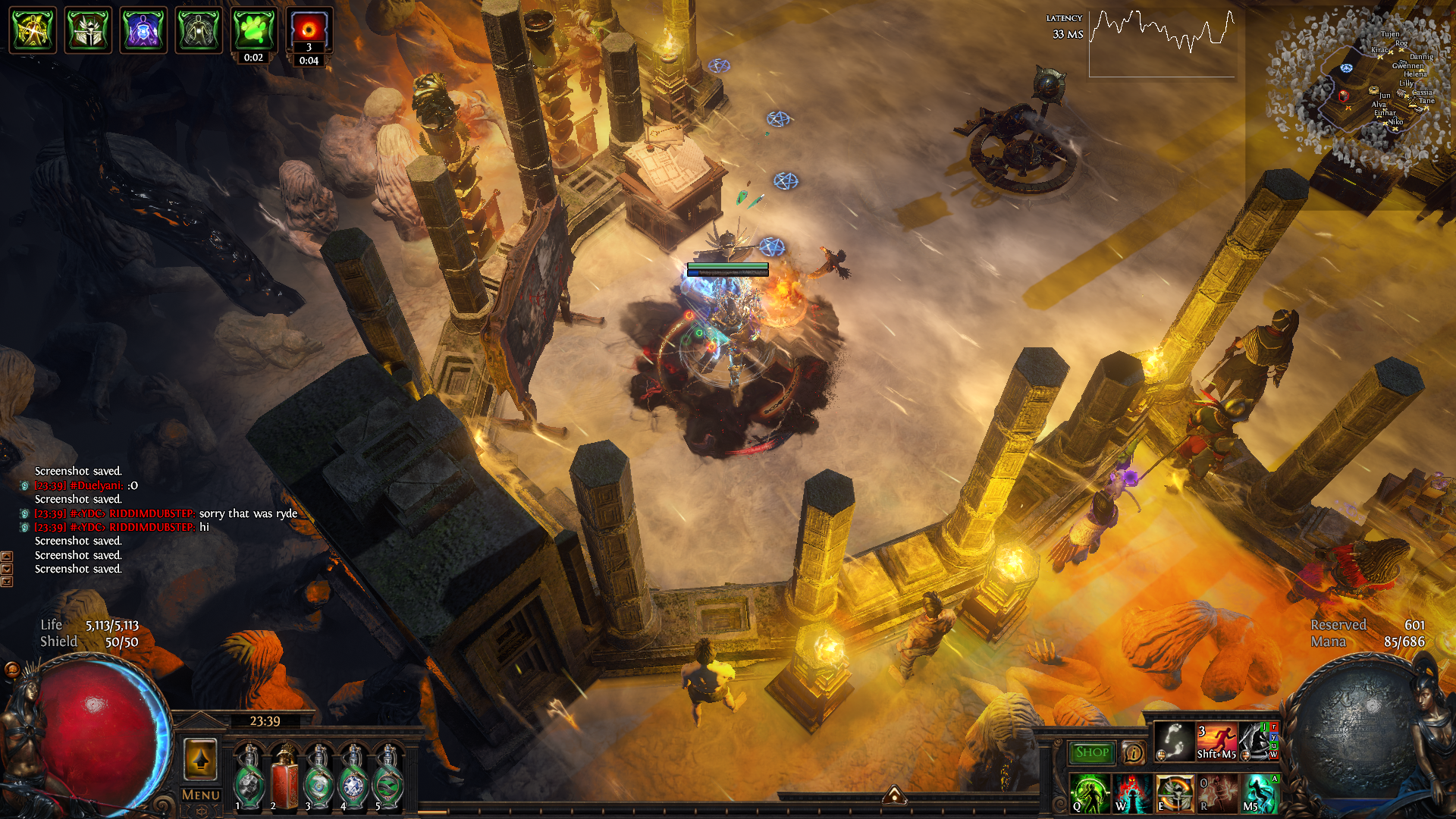Click the orange info speech-bubble icon
This screenshot has height=819, width=1456.
[1133, 753]
